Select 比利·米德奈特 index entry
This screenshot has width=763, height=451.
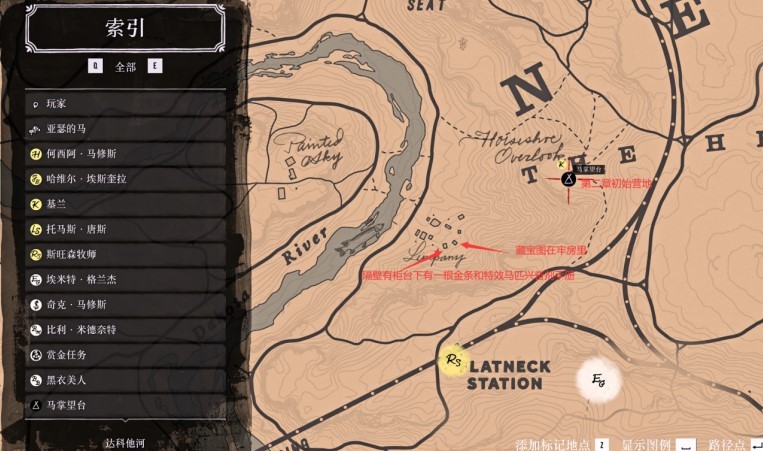point(125,329)
